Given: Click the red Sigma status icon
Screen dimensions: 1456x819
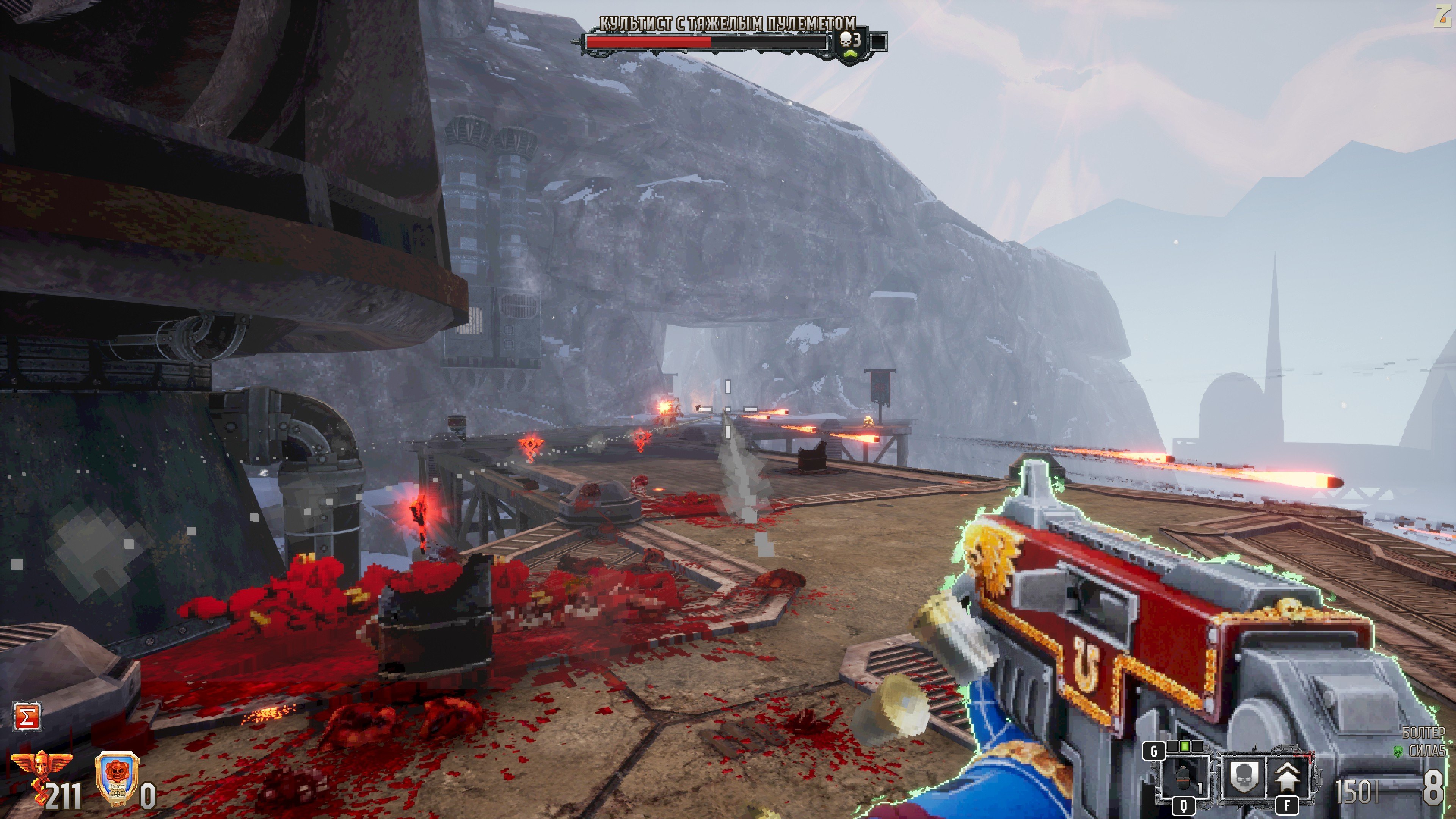Looking at the screenshot, I should (x=27, y=717).
